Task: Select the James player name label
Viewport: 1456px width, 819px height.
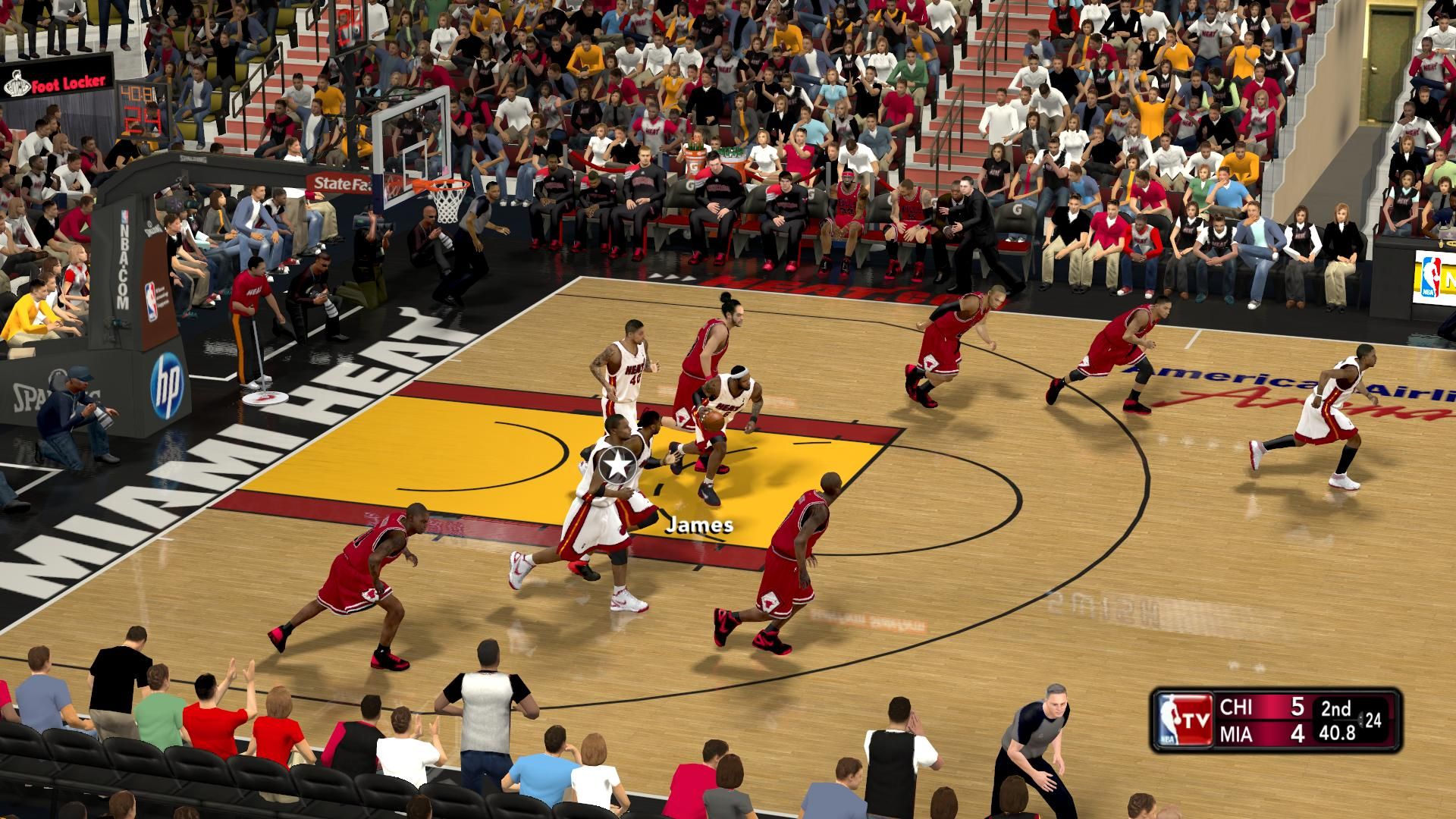Action: [698, 525]
